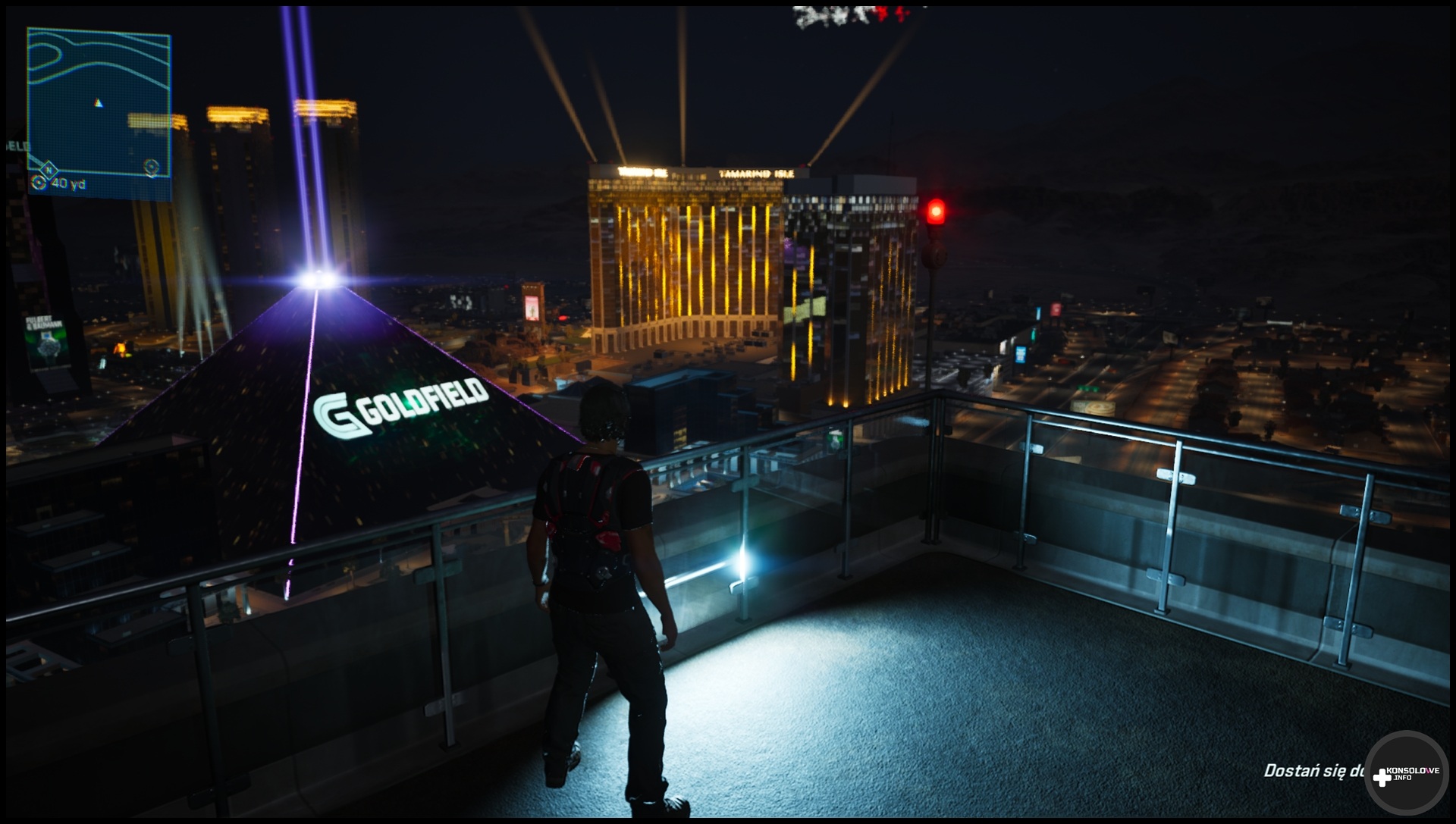
Task: Select the waypoint pin on the minimap
Action: click(152, 167)
